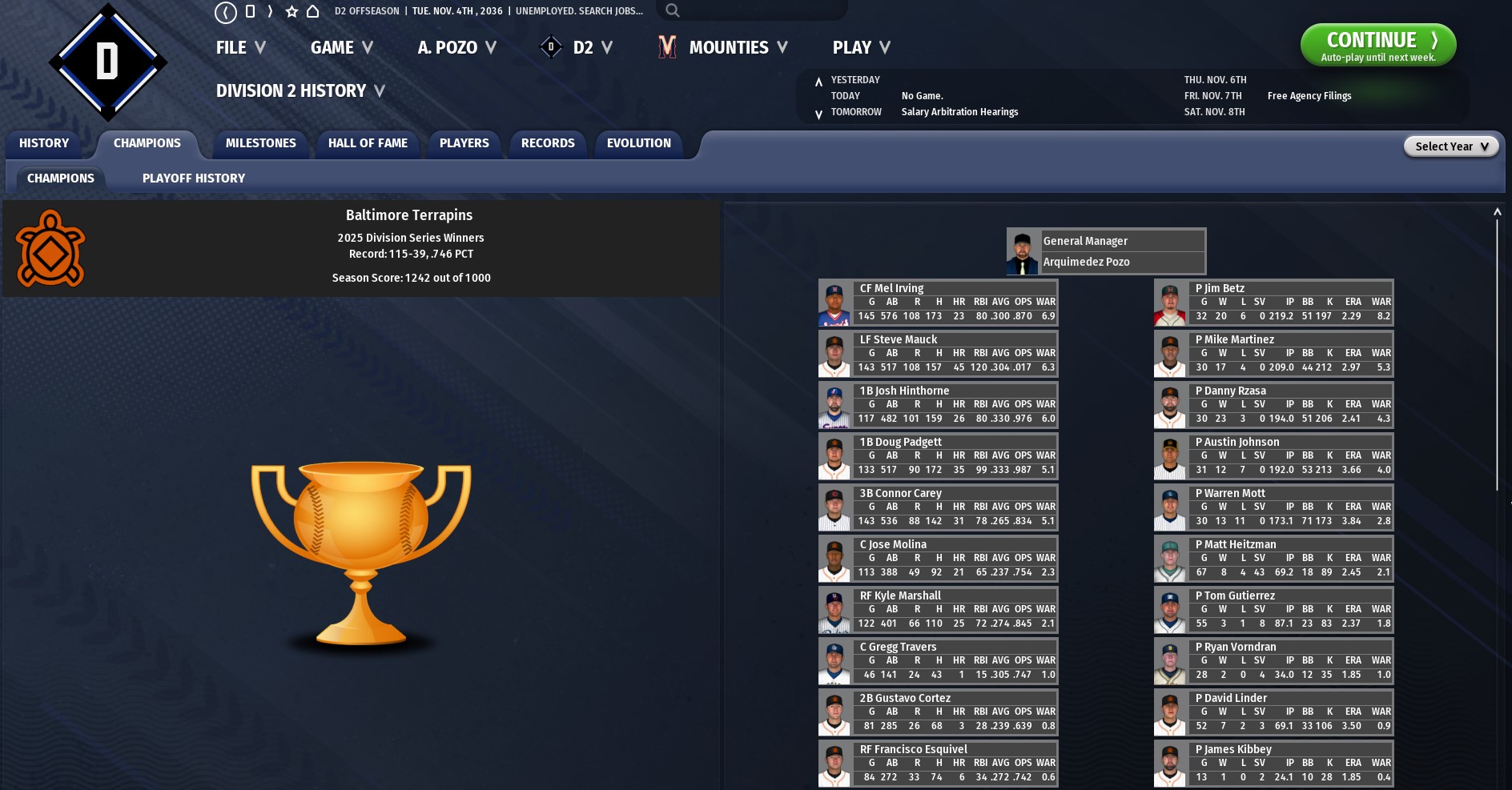Open the Mounties team menu

click(x=723, y=48)
